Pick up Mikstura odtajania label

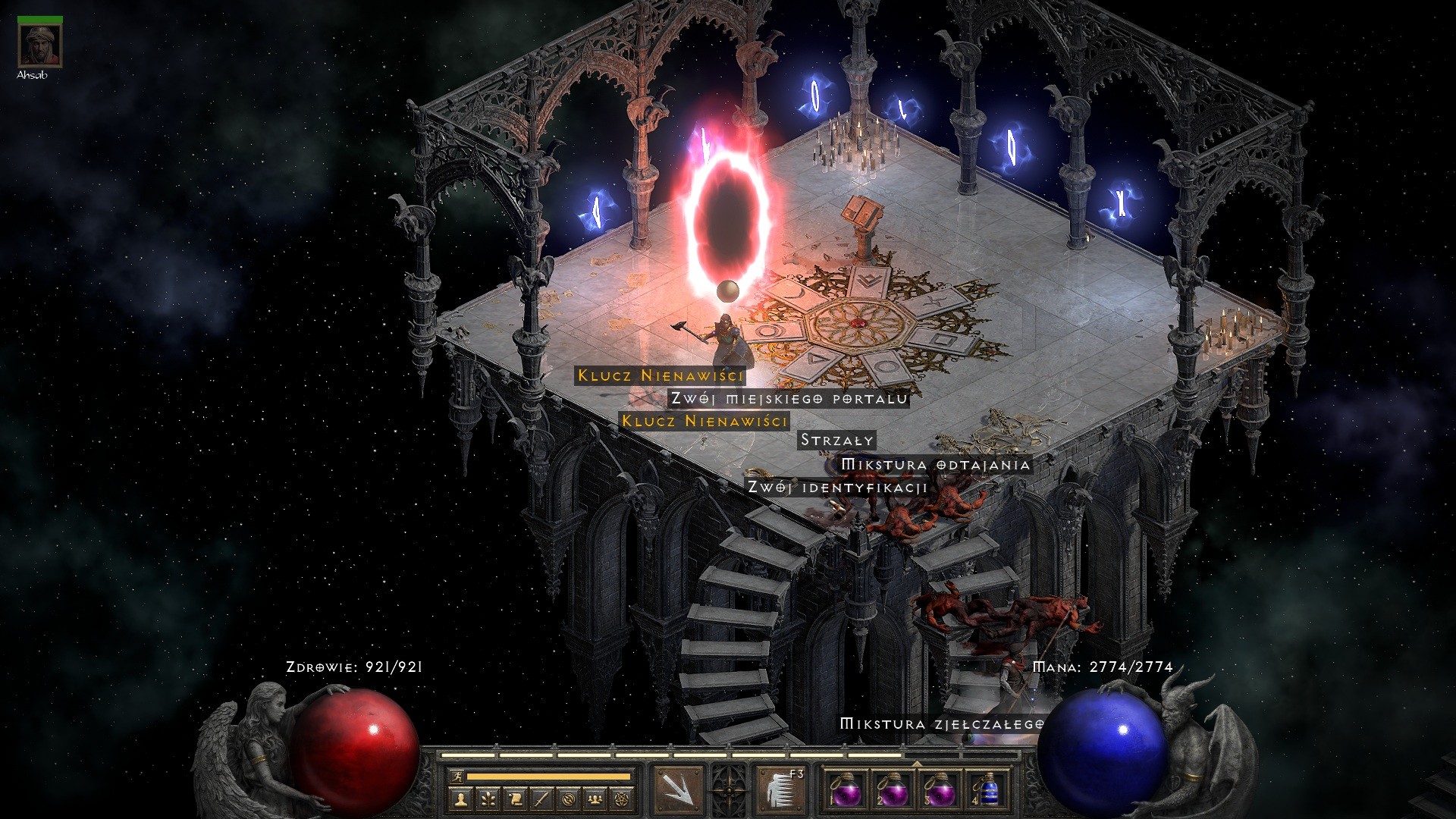coord(936,464)
